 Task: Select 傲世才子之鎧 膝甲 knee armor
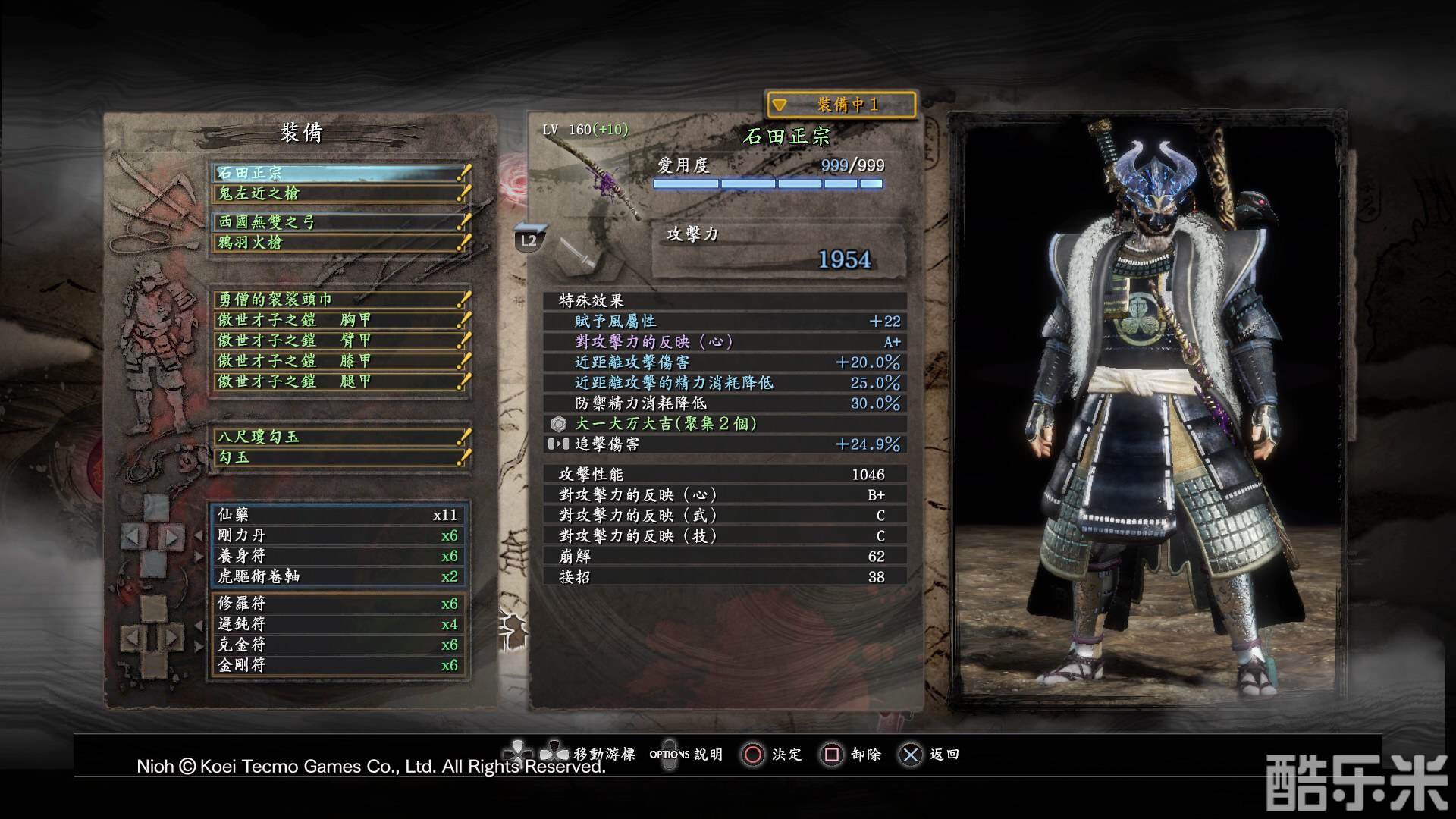click(x=340, y=361)
